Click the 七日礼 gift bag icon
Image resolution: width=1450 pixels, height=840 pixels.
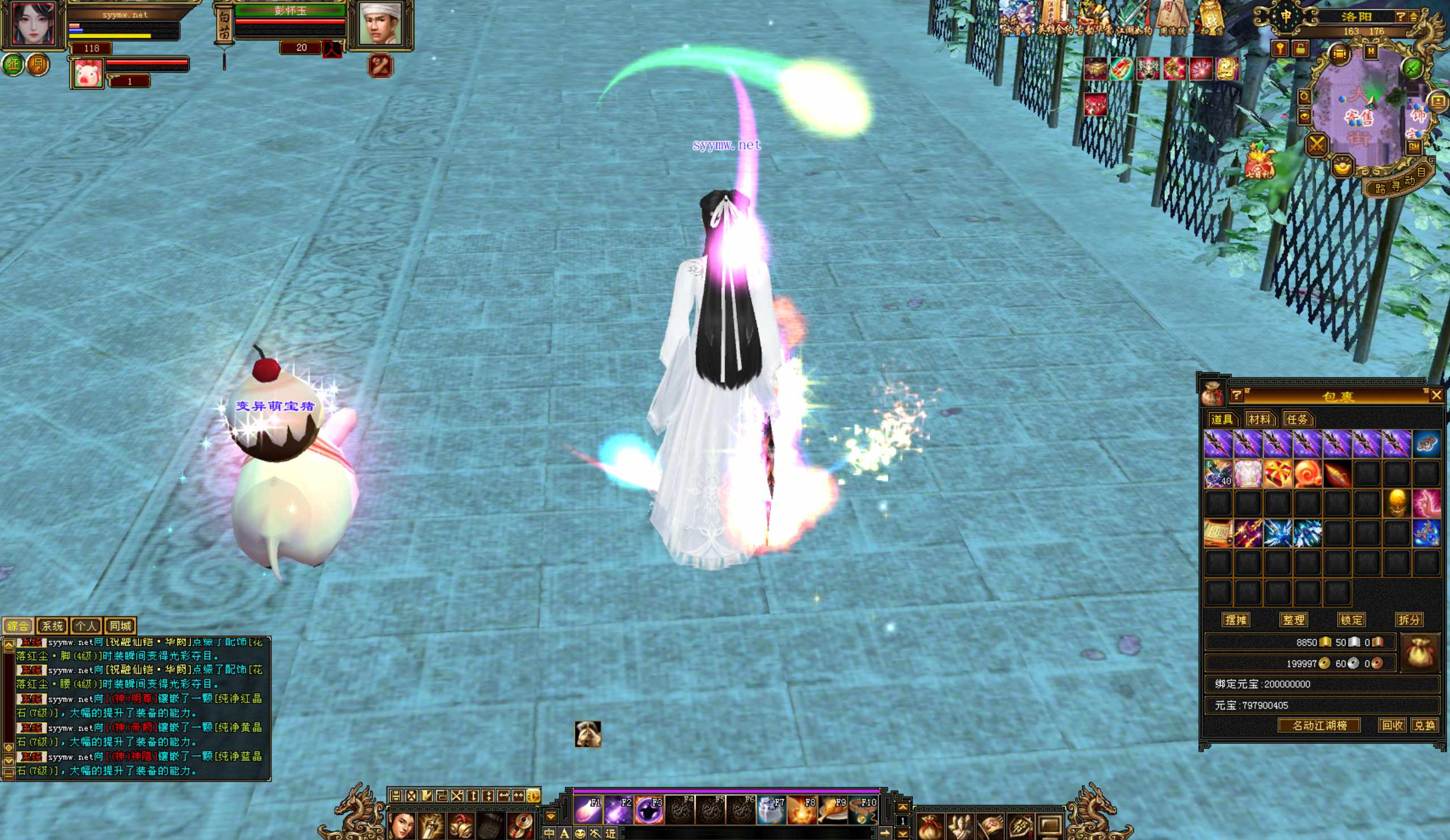(x=1260, y=162)
